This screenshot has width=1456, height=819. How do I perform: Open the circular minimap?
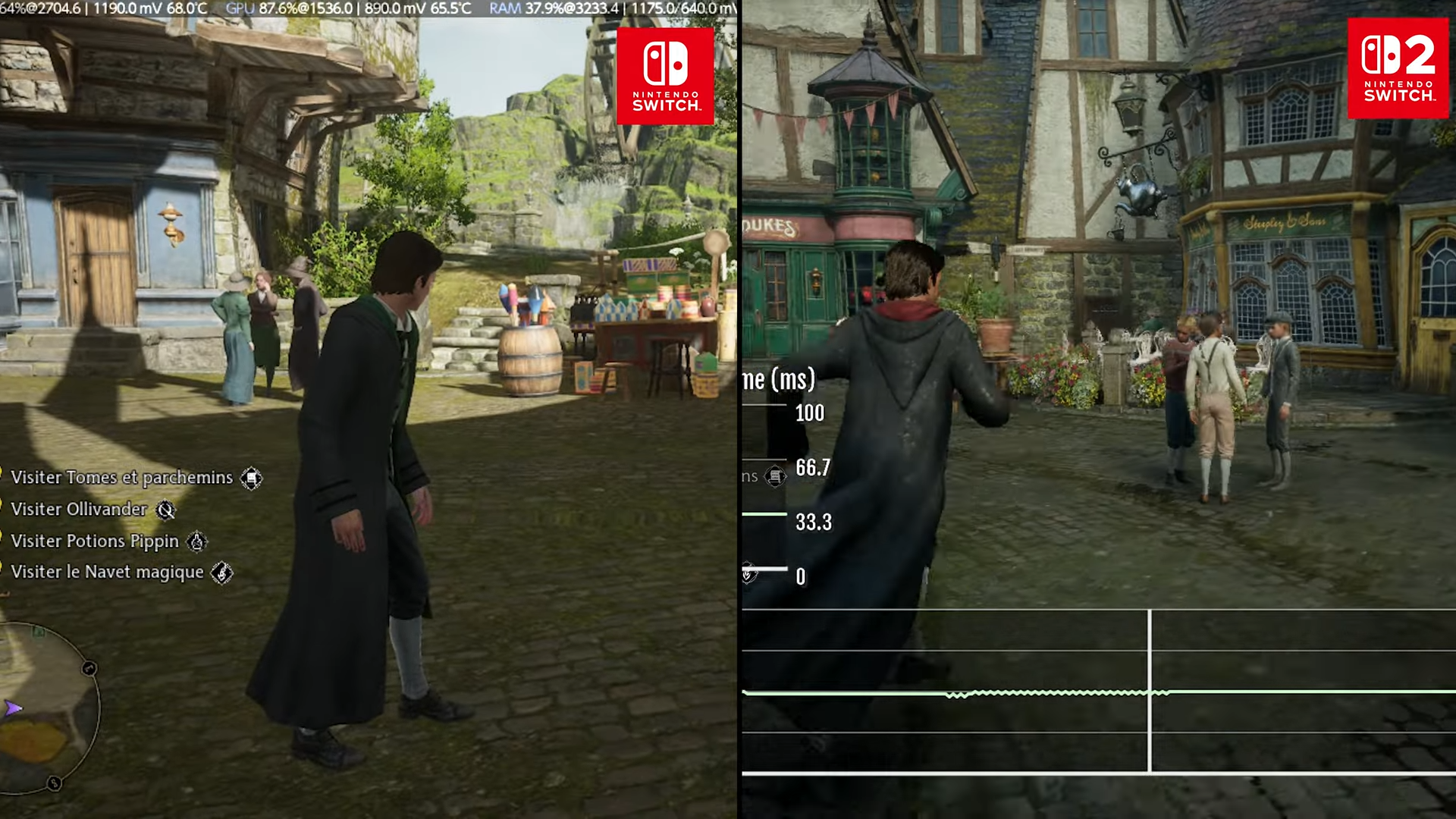[x=47, y=709]
